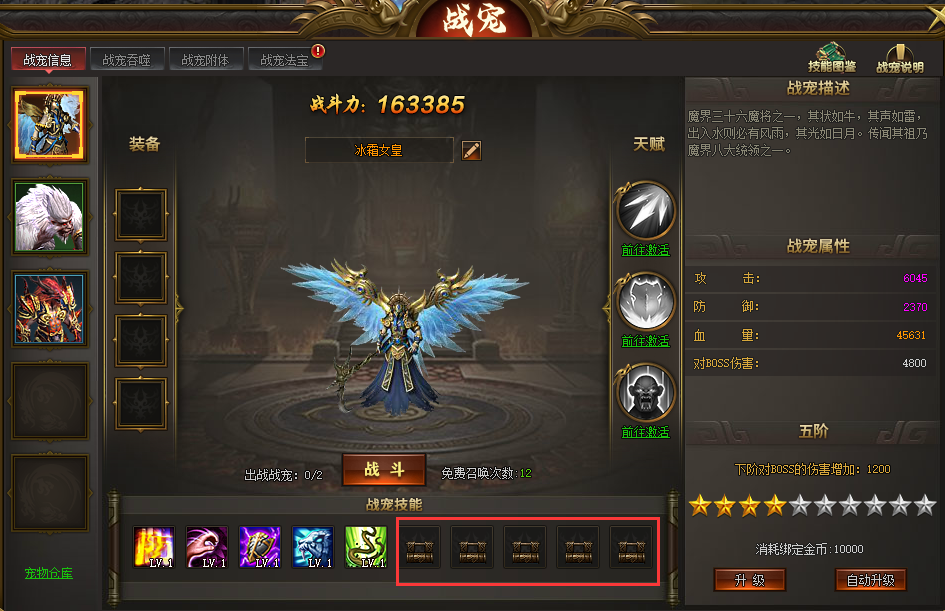This screenshot has width=945, height=611.
Task: Open the 战宠法宝 tab
Action: pos(285,60)
